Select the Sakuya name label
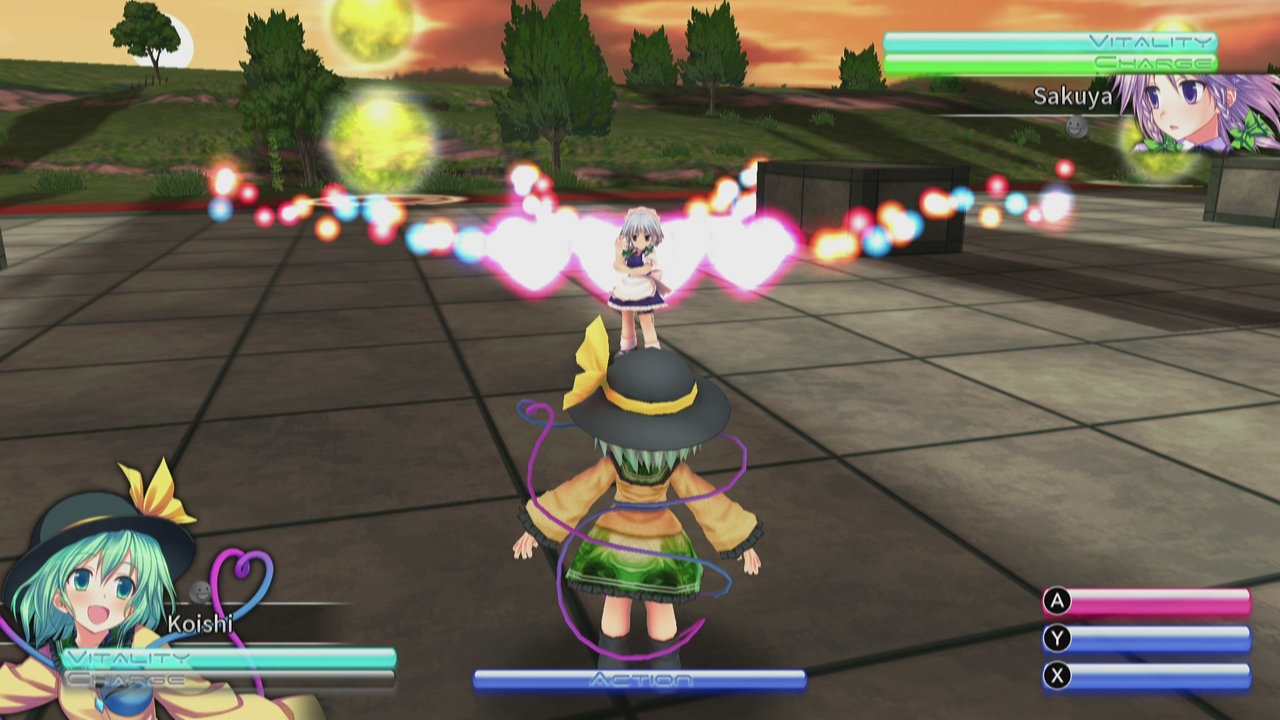This screenshot has width=1280, height=720. [1072, 97]
